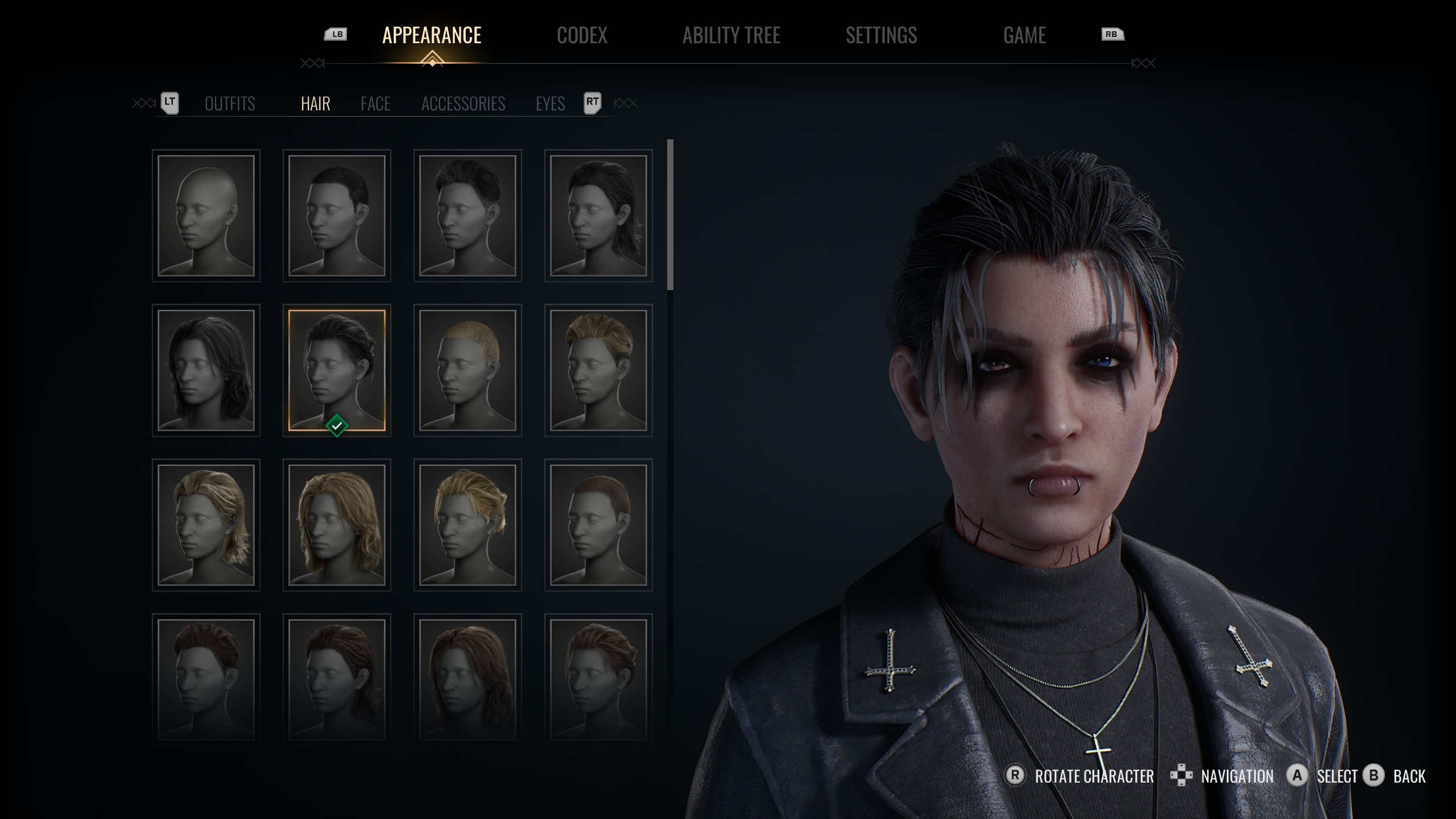Click the hairstyle list scrollbar
This screenshot has height=819, width=1456.
coord(671,215)
